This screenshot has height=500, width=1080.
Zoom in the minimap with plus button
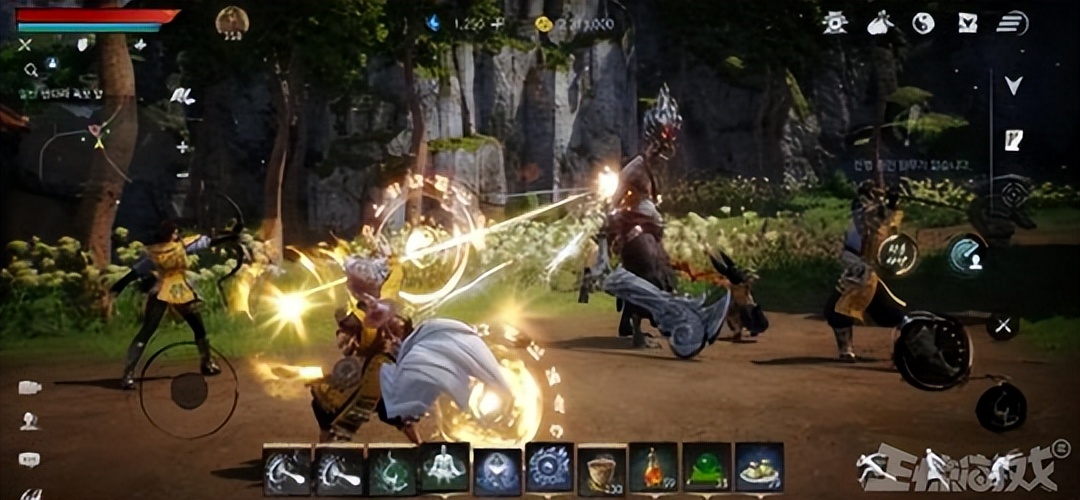(183, 147)
